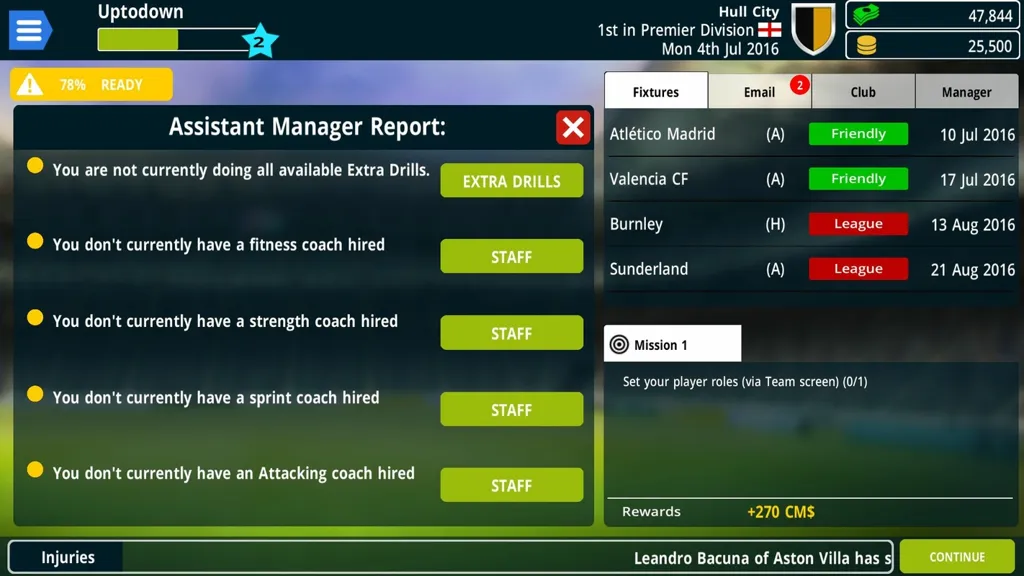The height and width of the screenshot is (576, 1024).
Task: Tap the green cash balance
Action: coord(931,16)
